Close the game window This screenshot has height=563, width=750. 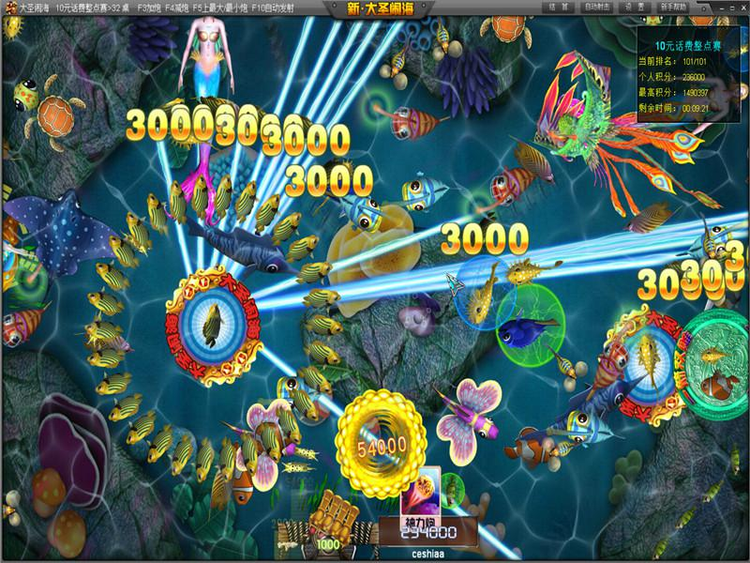[x=741, y=7]
